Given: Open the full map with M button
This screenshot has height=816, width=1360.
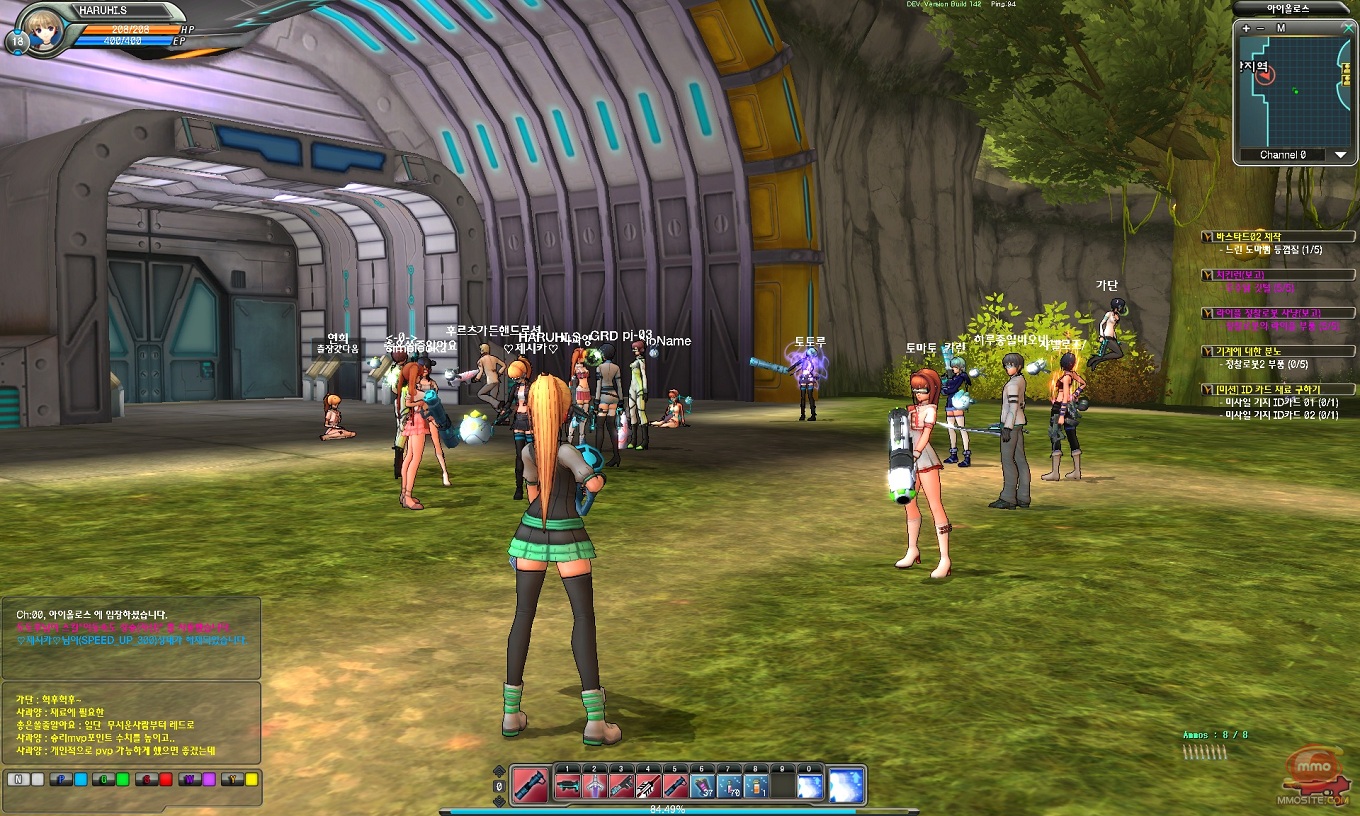Looking at the screenshot, I should [x=1280, y=28].
